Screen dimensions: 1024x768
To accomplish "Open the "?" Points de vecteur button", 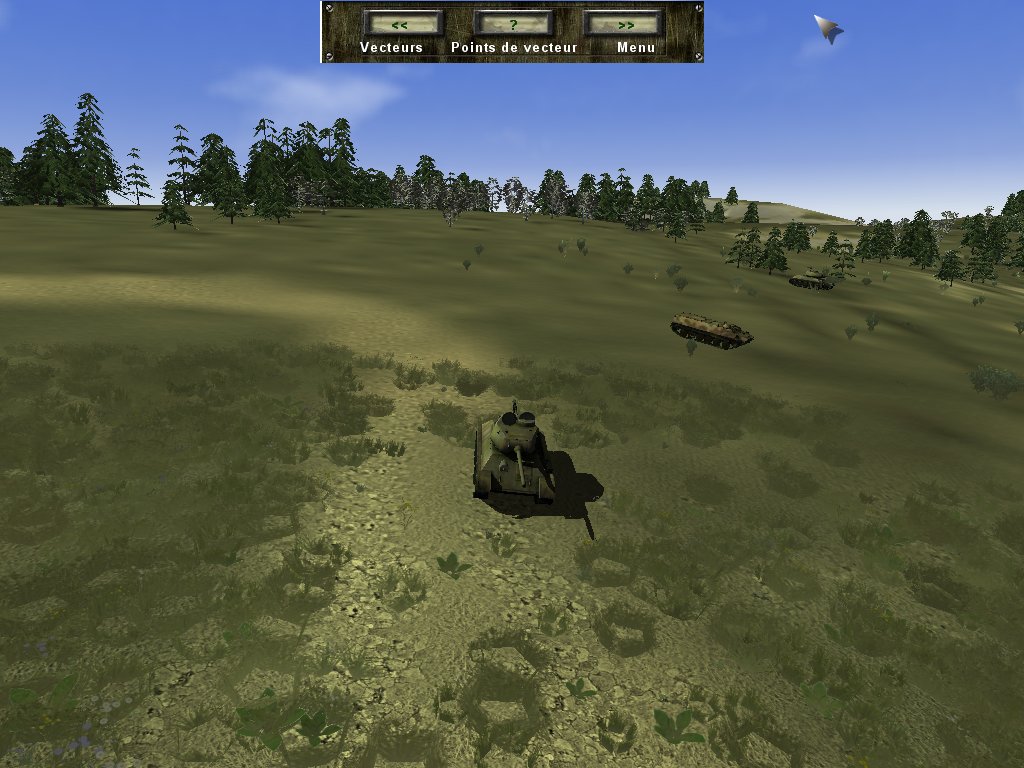I will tap(513, 23).
